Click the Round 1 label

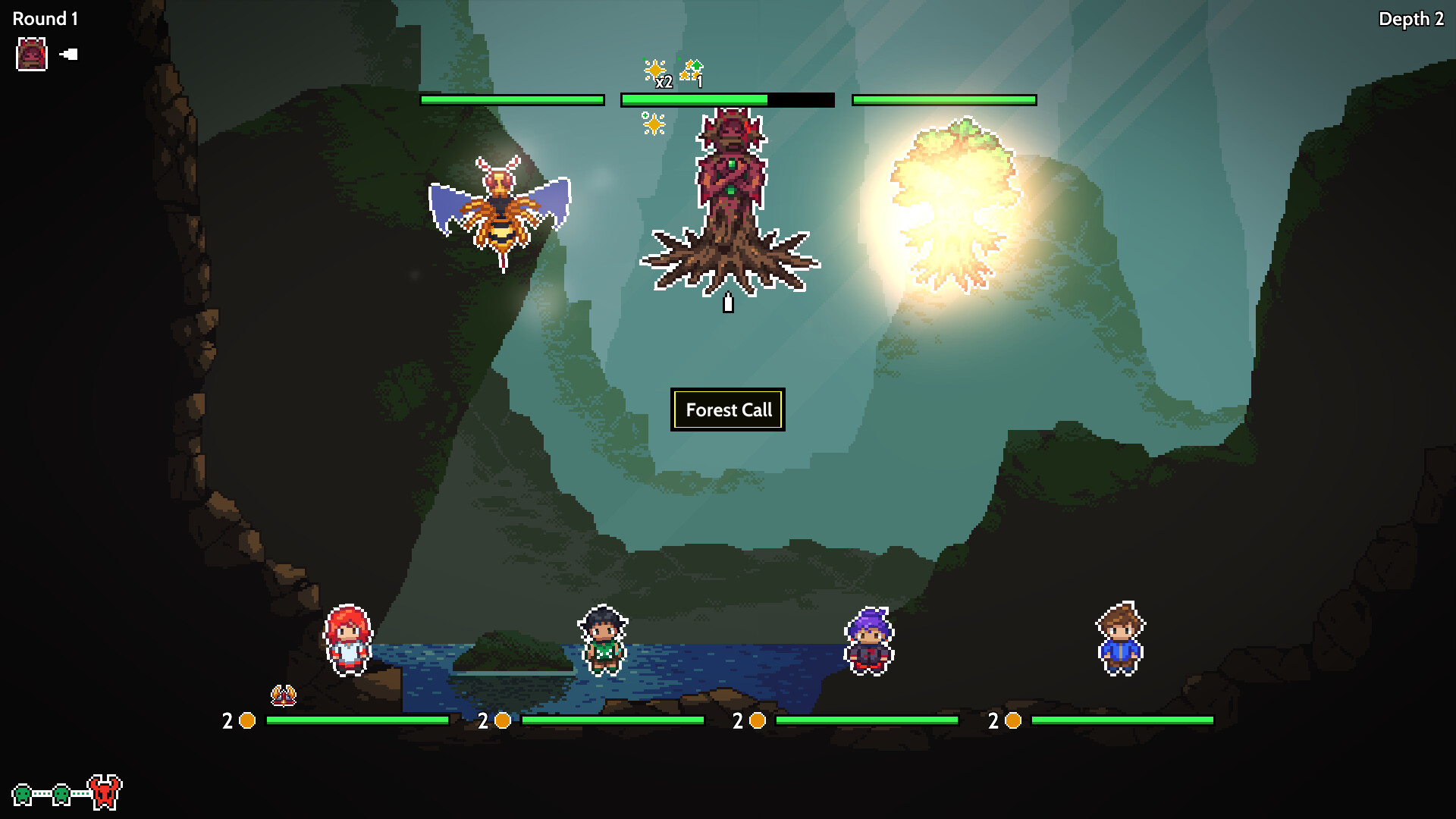click(x=43, y=18)
